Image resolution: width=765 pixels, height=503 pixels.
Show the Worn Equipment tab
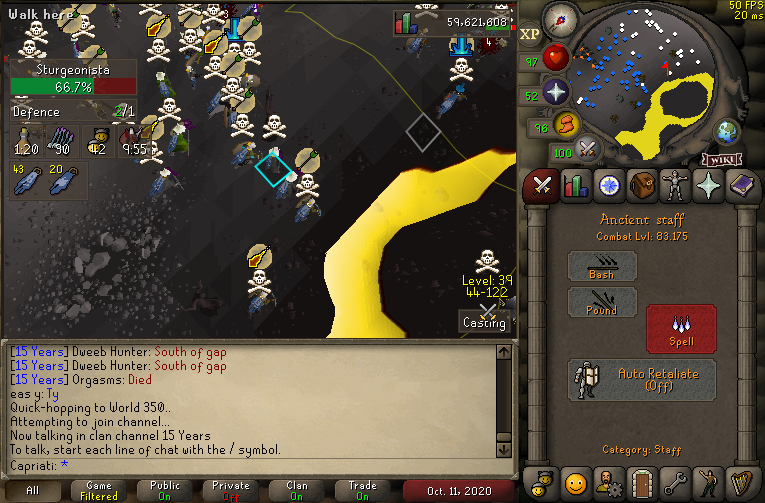[675, 186]
